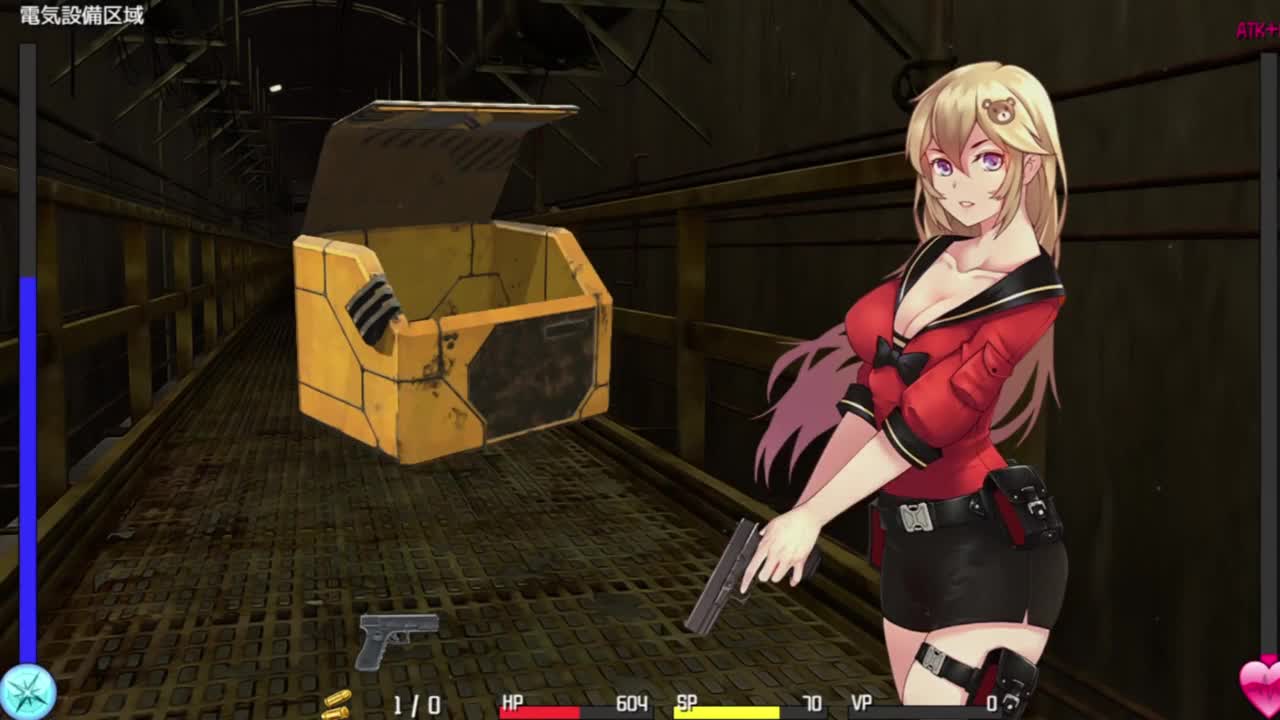Viewport: 1280px width, 720px height.
Task: Click the bullets ammo icon
Action: [x=336, y=704]
